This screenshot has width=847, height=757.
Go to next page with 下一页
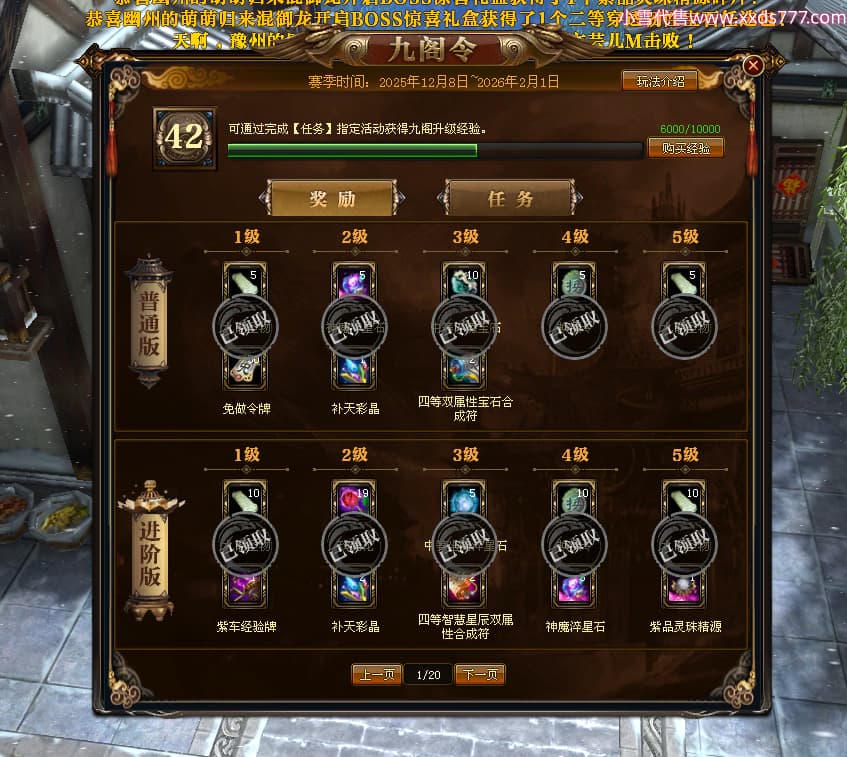480,675
